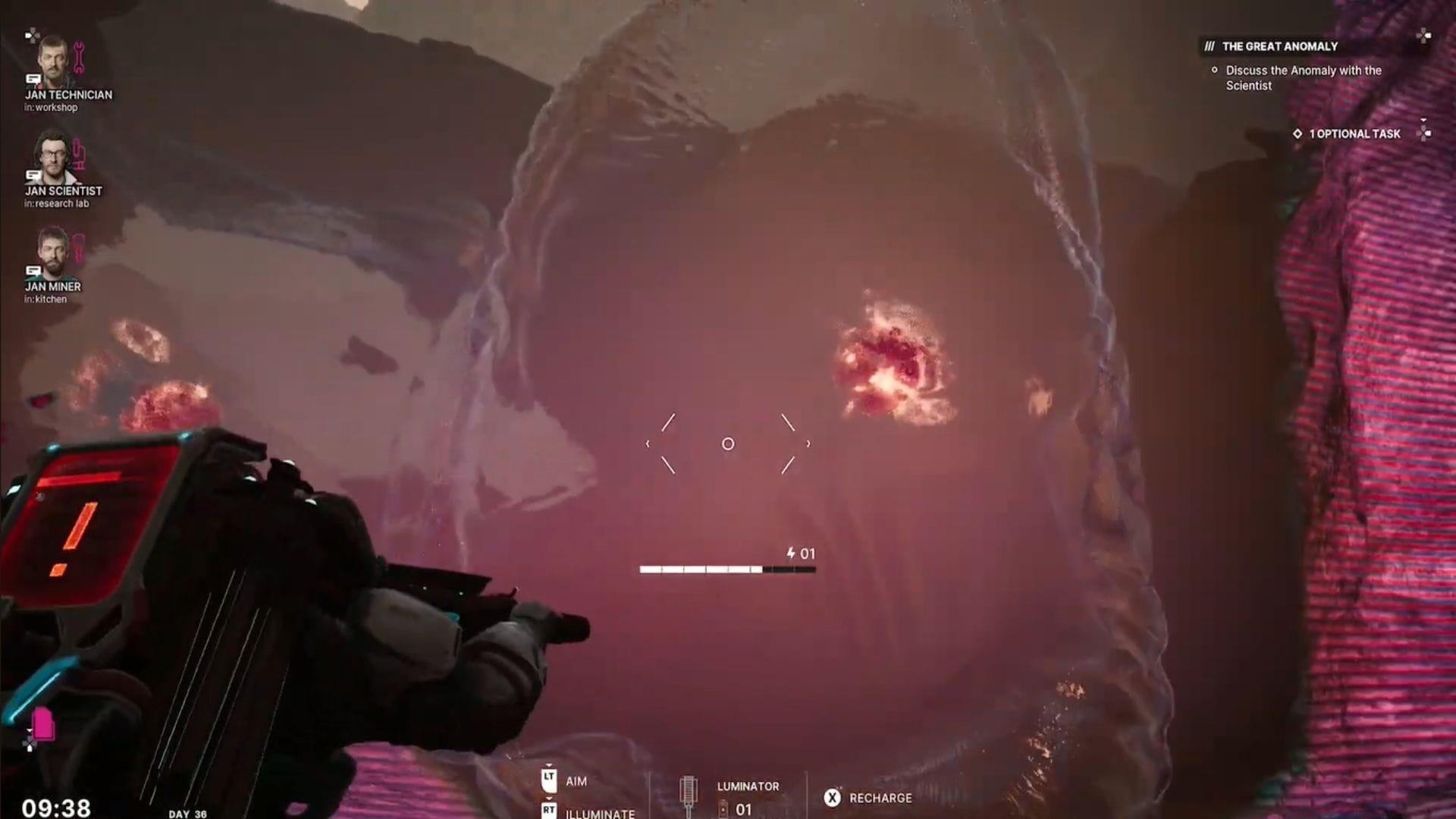Select the wrench job icon beside Jan Technician

point(79,58)
